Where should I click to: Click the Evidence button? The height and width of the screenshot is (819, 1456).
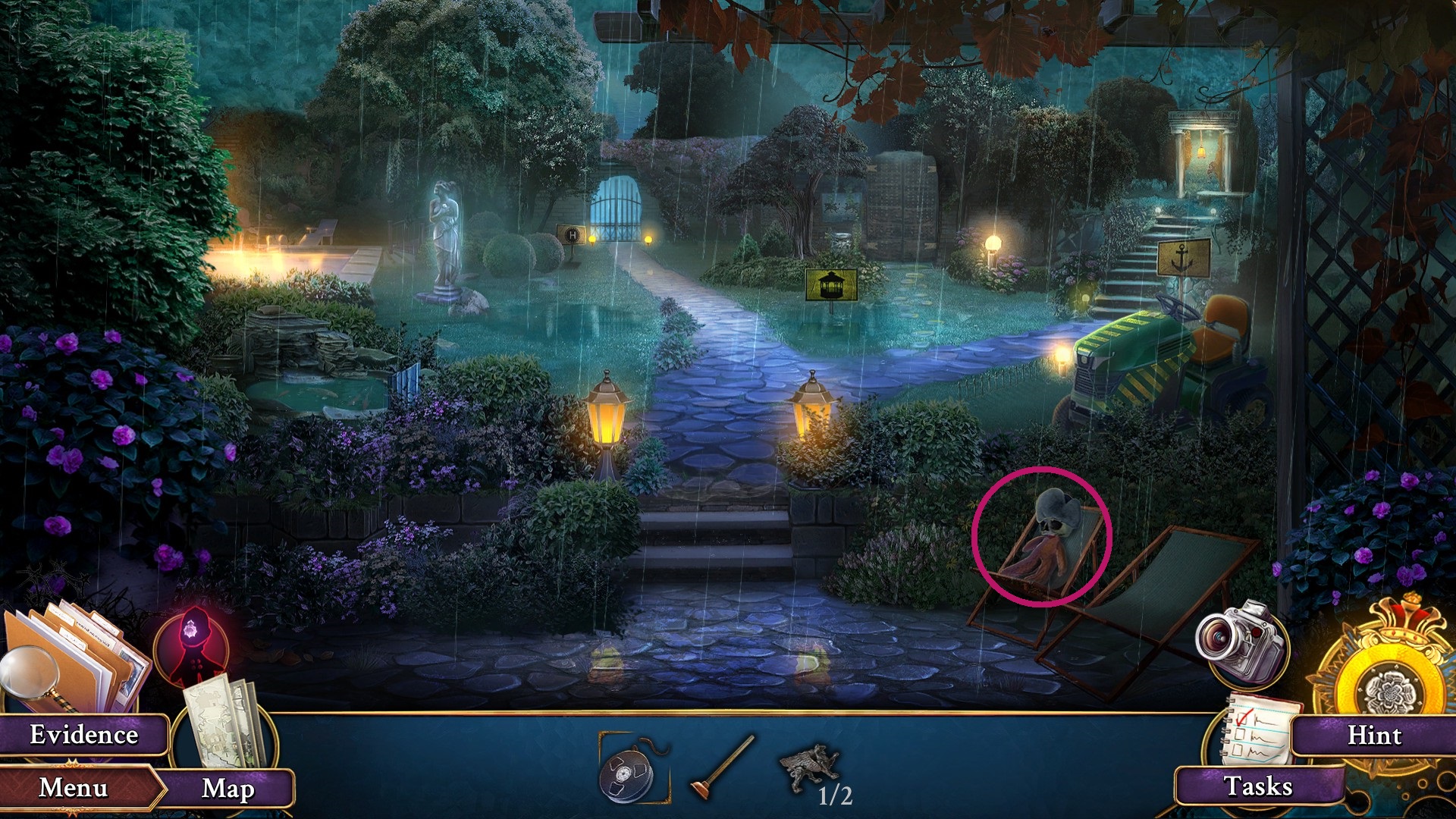click(83, 734)
